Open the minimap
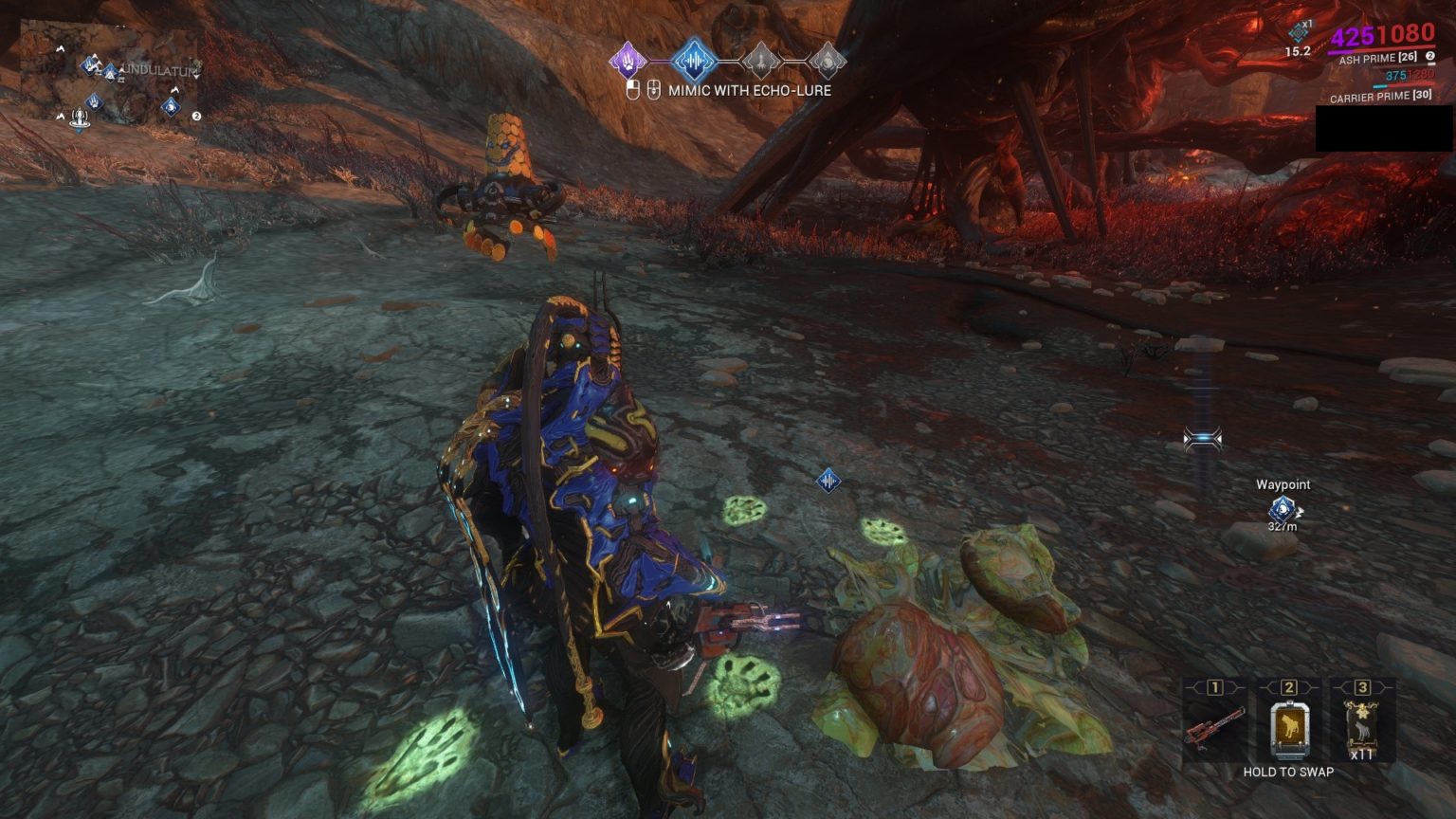1456x819 pixels. click(x=109, y=74)
